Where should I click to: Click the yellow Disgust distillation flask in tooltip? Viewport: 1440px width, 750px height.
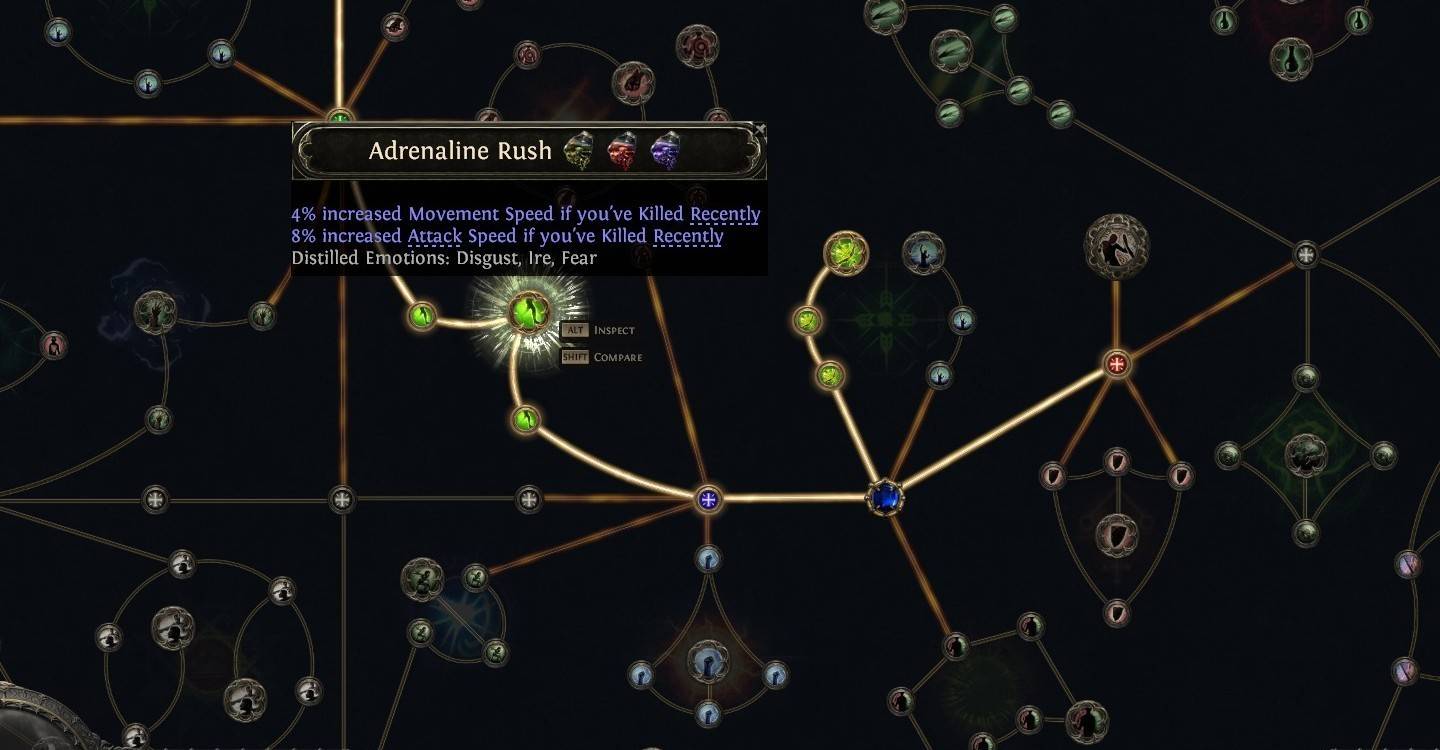click(578, 150)
